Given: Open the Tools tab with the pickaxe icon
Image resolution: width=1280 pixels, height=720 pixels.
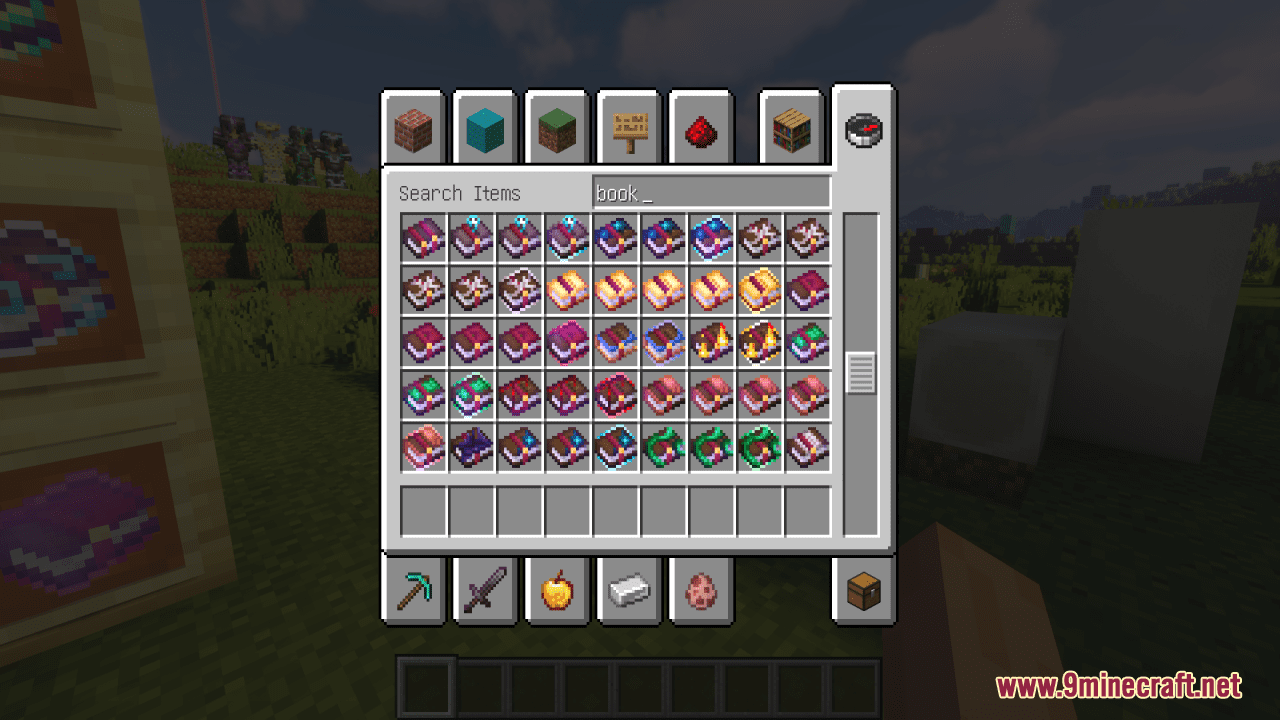Looking at the screenshot, I should tap(413, 590).
